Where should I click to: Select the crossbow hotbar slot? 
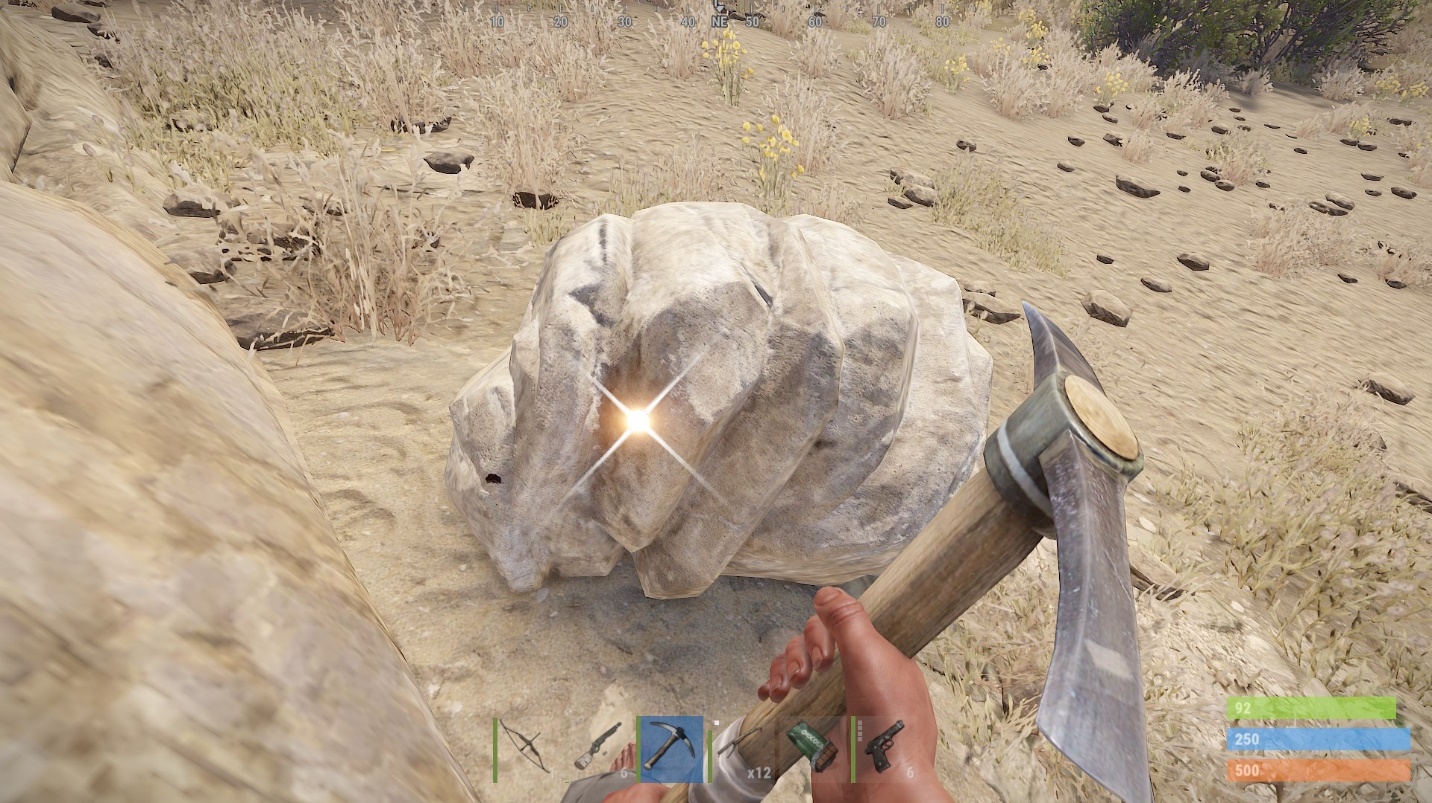coord(526,747)
